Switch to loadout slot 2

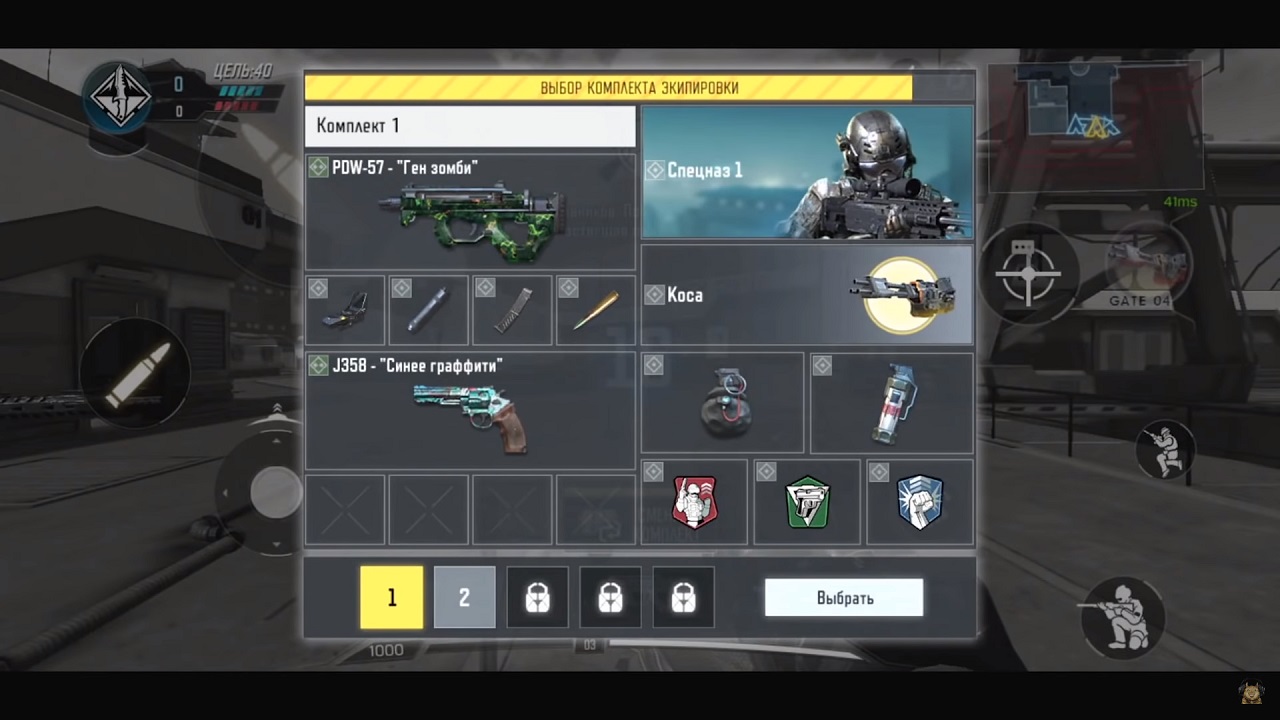464,598
